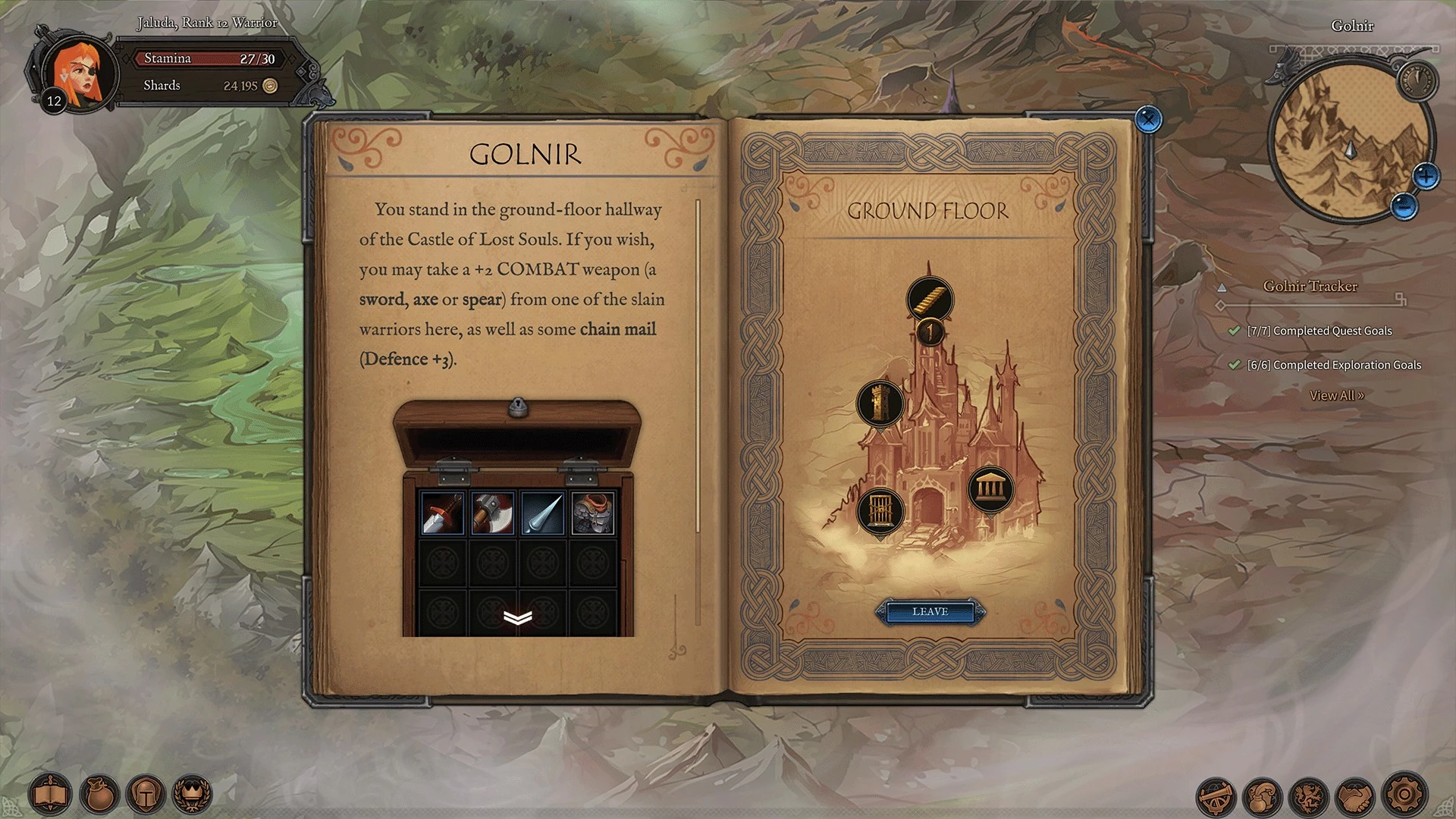The width and height of the screenshot is (1456, 819).
Task: Open View All in Golnir Tracker
Action: 1336,396
